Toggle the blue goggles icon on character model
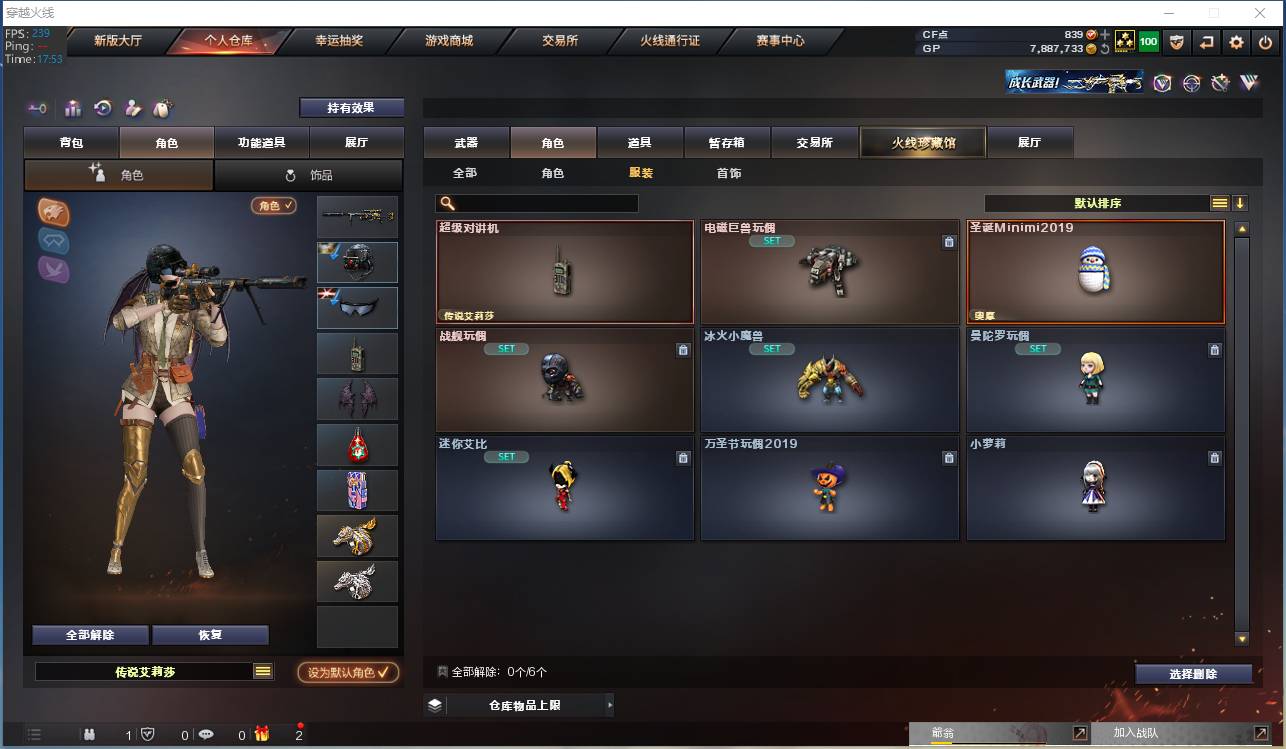Image resolution: width=1286 pixels, height=749 pixels. 53,240
